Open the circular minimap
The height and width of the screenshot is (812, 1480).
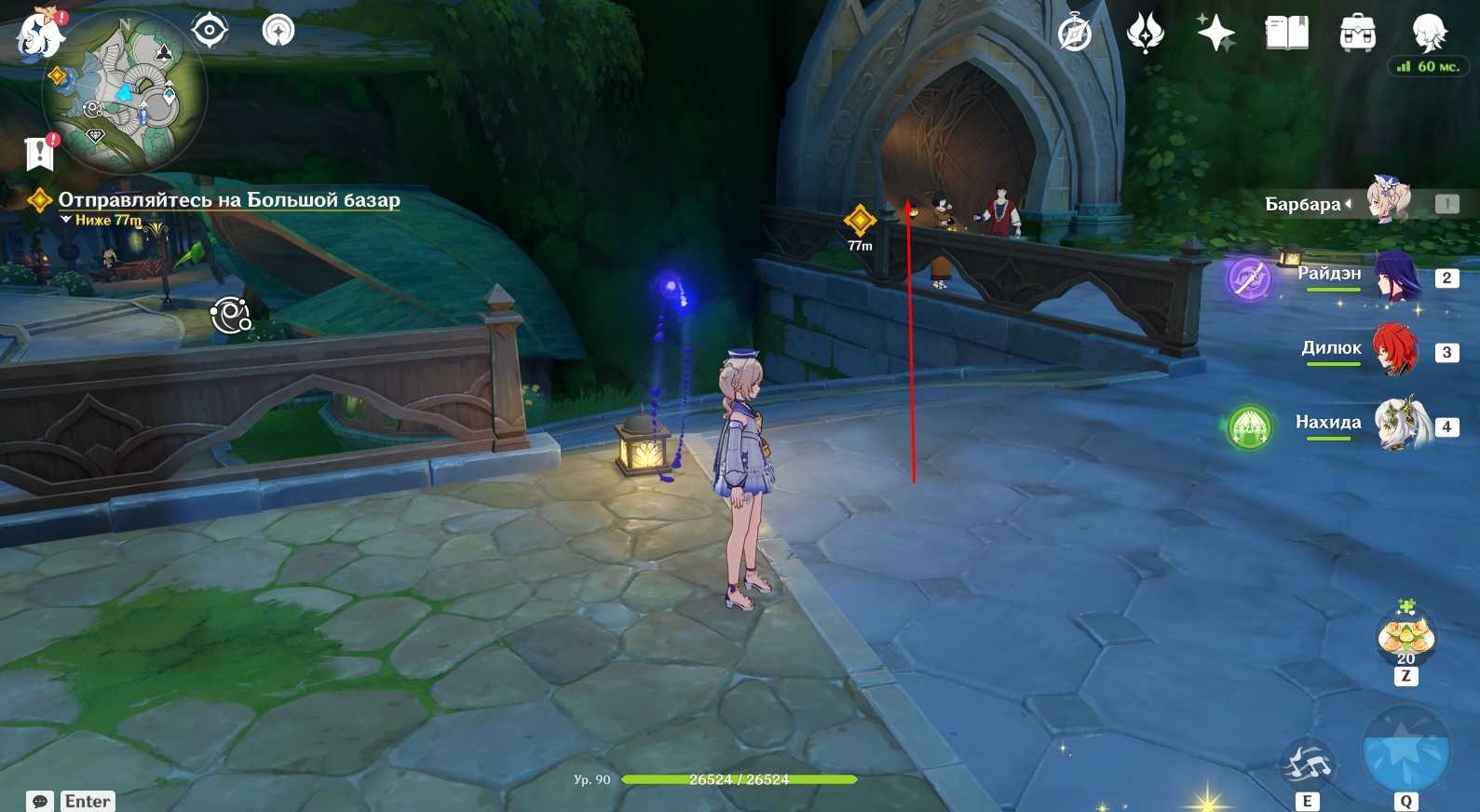[124, 90]
